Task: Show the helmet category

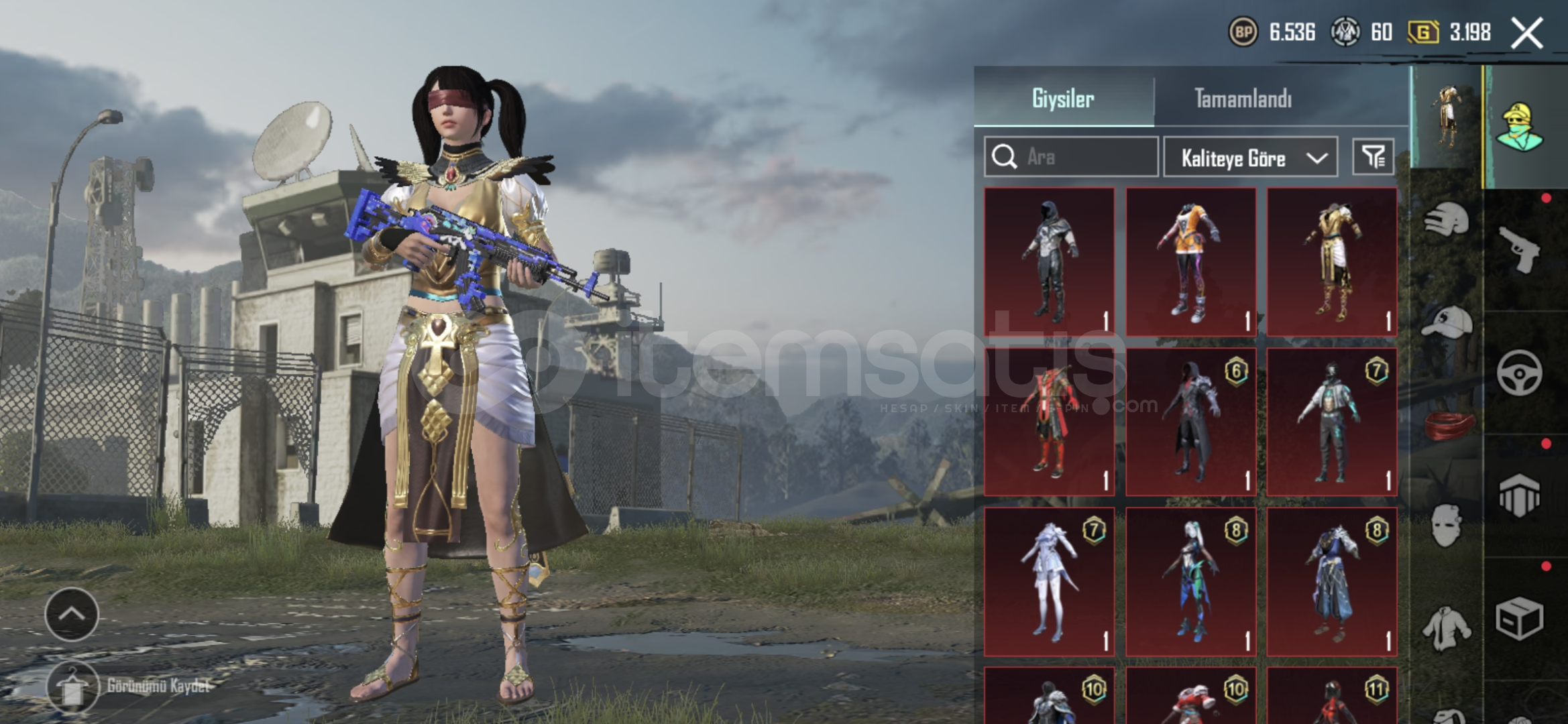Action: [x=1447, y=219]
